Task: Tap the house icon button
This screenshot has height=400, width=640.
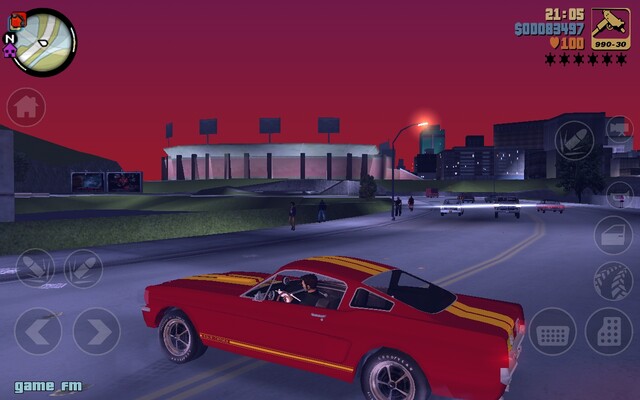Action: coord(26,107)
